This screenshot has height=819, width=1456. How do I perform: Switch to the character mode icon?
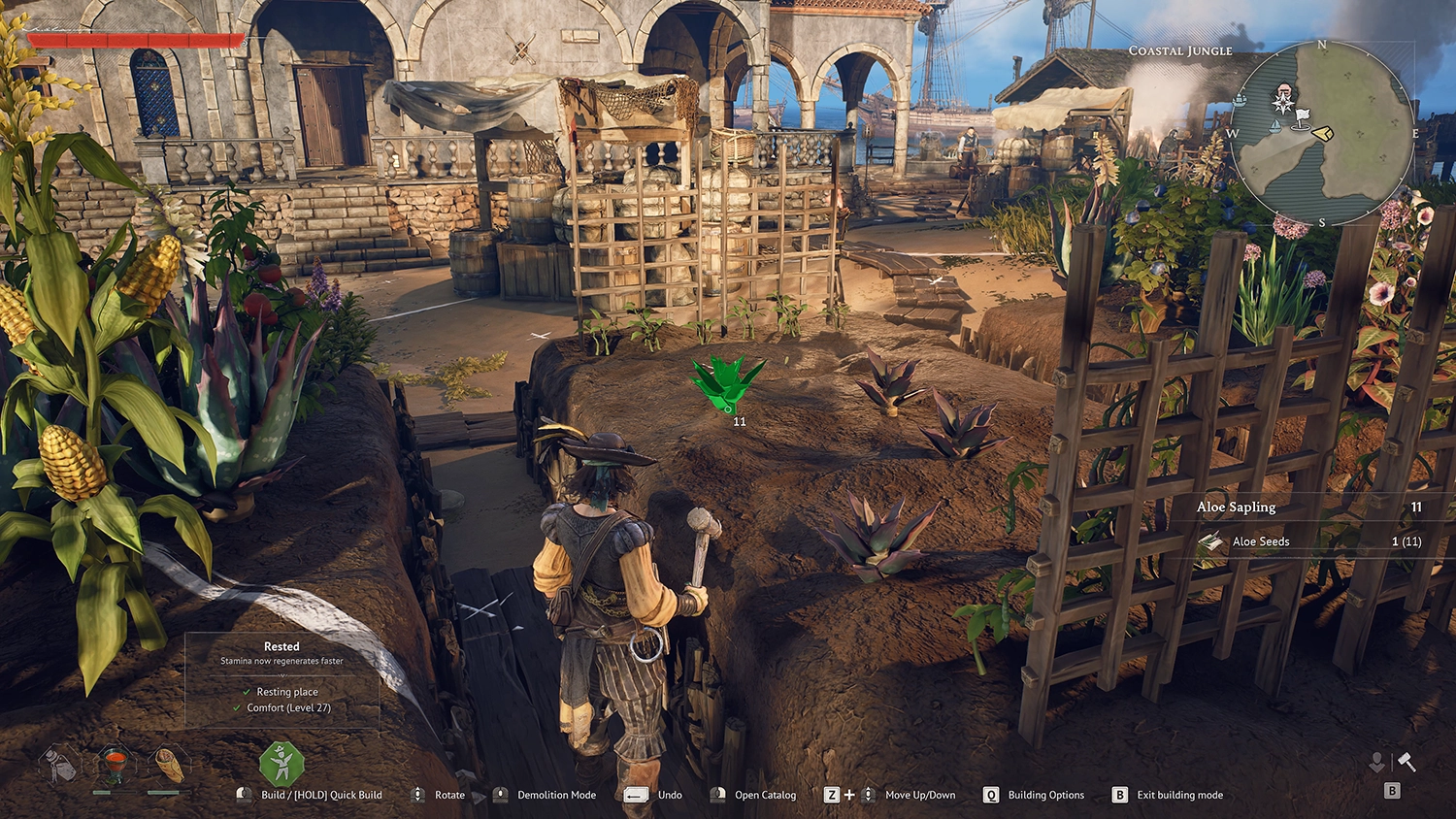[1376, 763]
